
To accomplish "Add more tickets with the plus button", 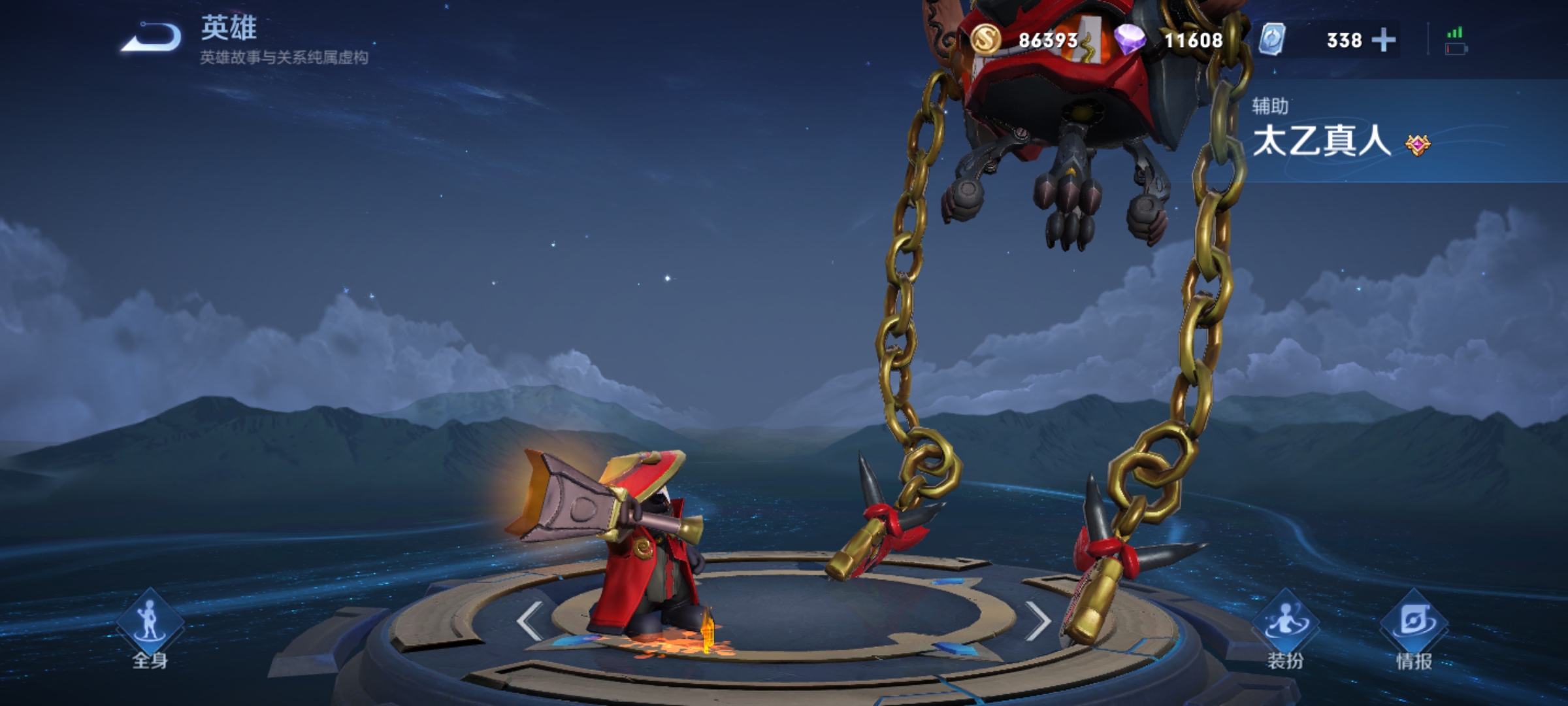I will 1384,41.
